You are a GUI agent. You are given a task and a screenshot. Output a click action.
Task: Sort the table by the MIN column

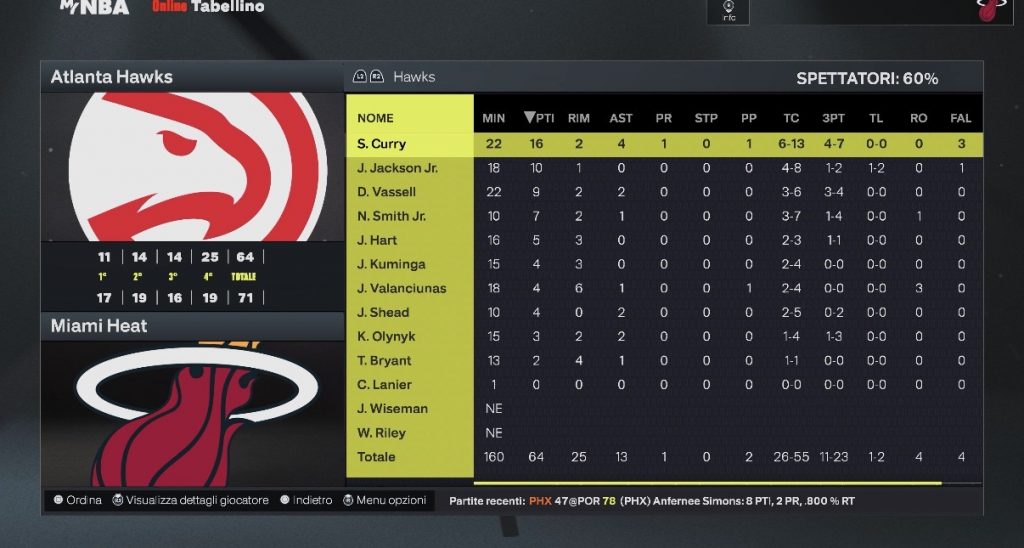[494, 118]
